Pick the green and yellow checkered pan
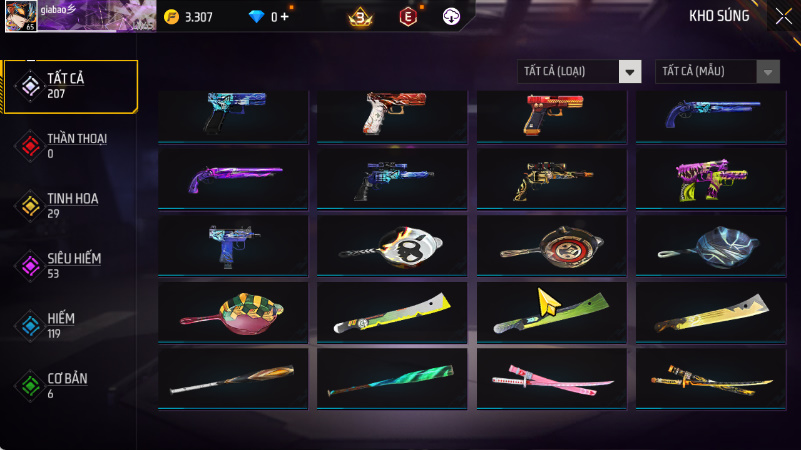 click(233, 312)
